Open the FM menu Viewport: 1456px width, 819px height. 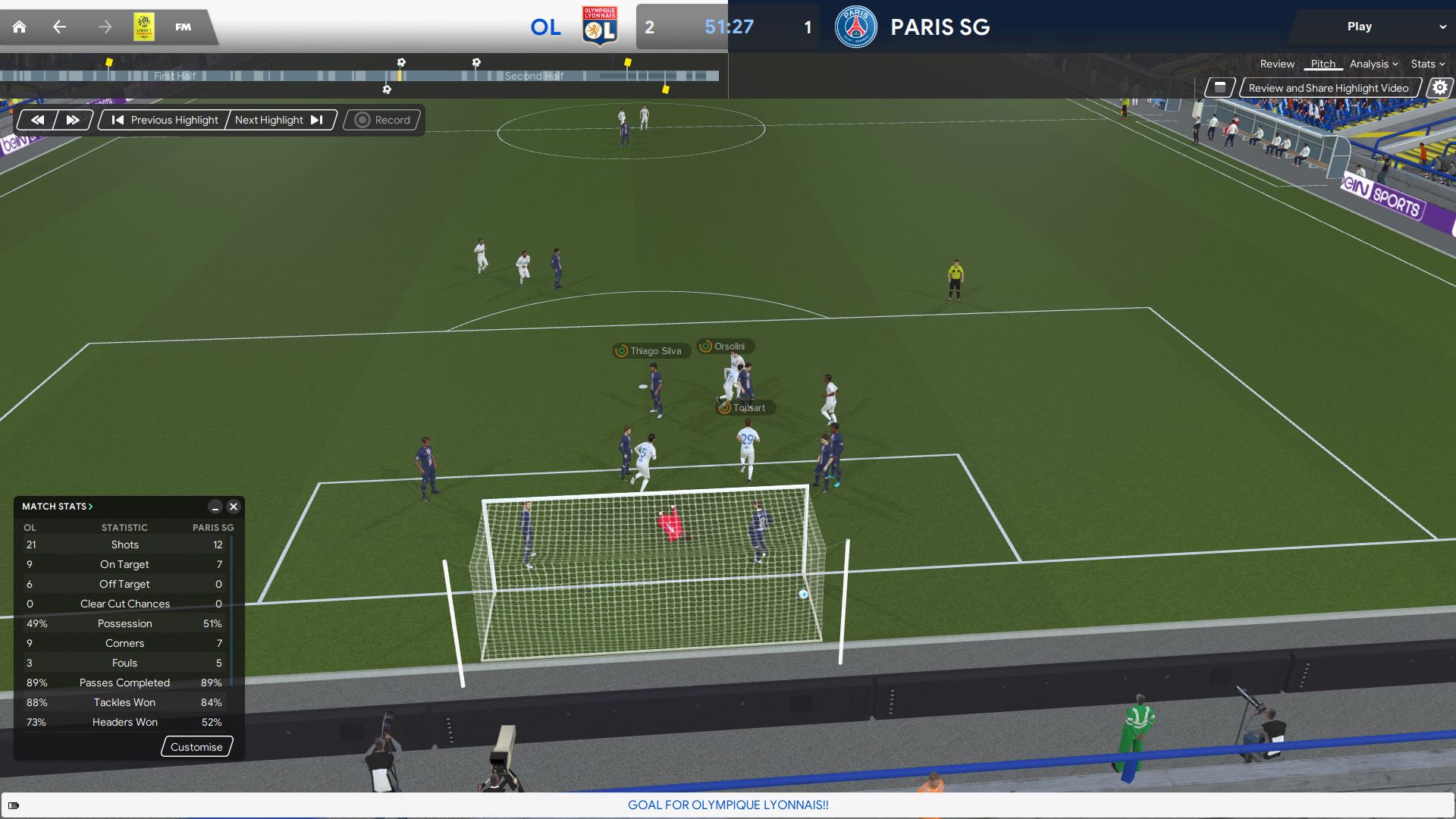(x=183, y=27)
